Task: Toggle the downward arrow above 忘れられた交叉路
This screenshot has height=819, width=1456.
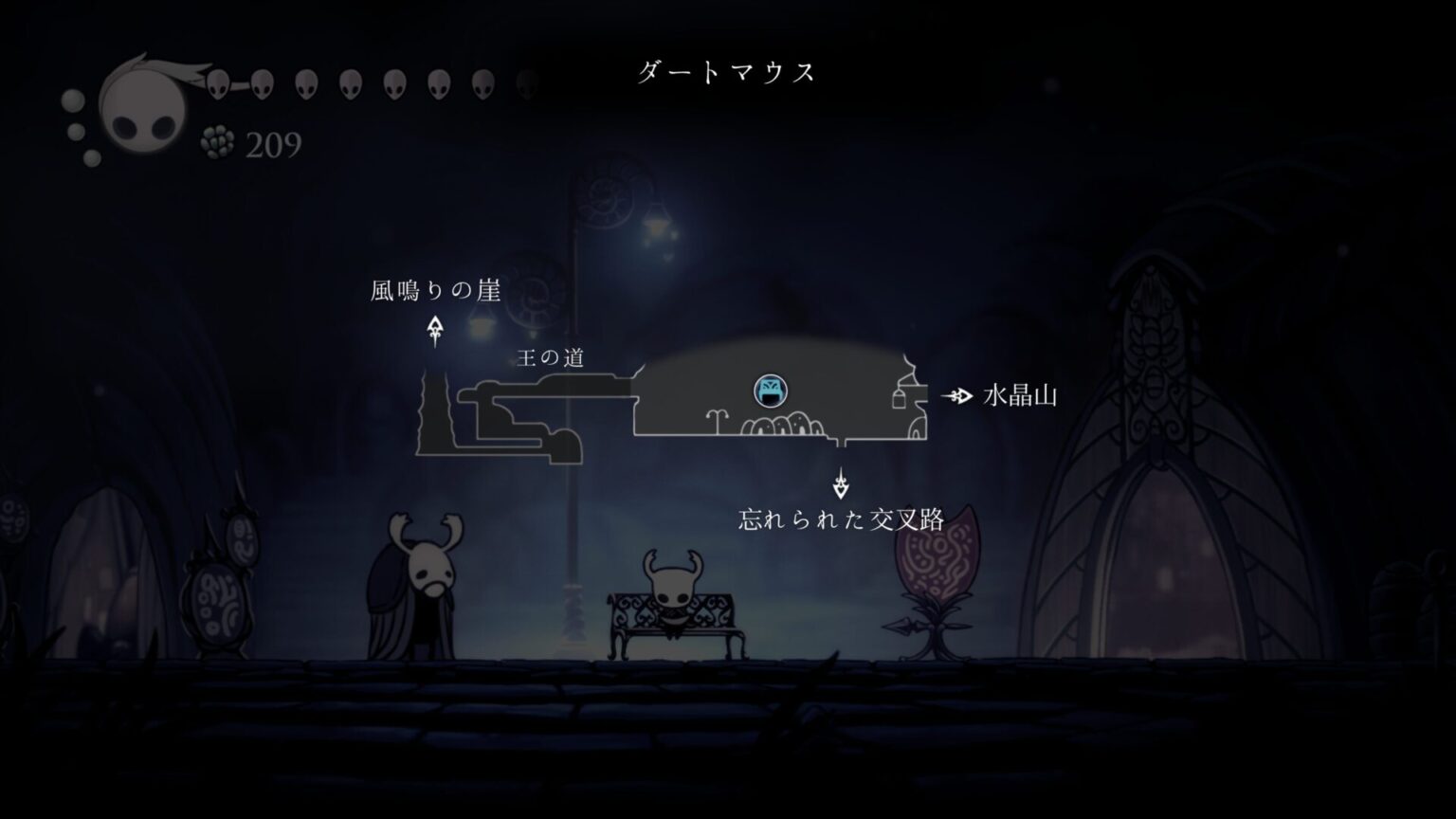Action: click(843, 482)
